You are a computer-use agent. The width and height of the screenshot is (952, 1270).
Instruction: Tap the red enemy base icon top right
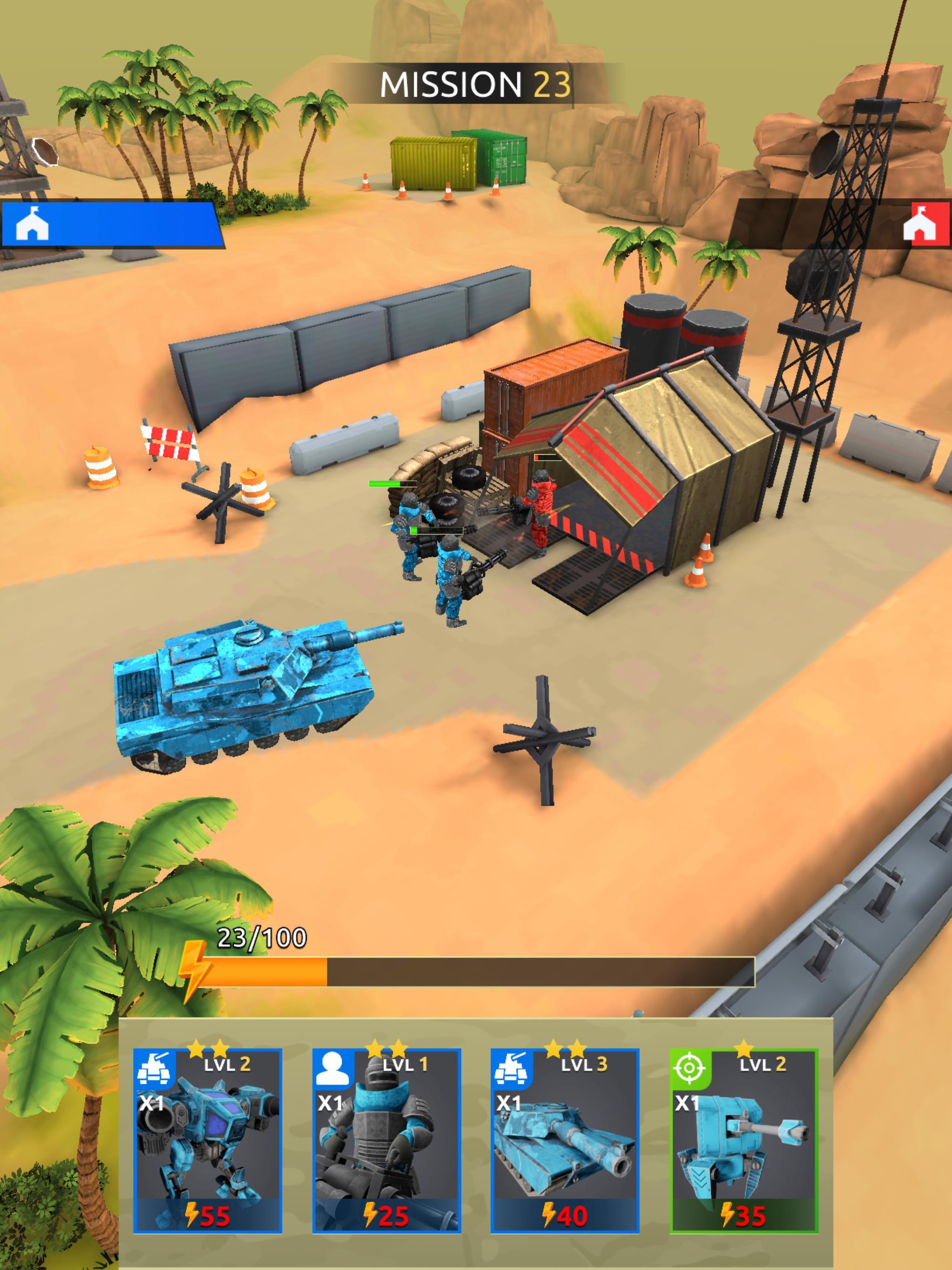(x=922, y=225)
